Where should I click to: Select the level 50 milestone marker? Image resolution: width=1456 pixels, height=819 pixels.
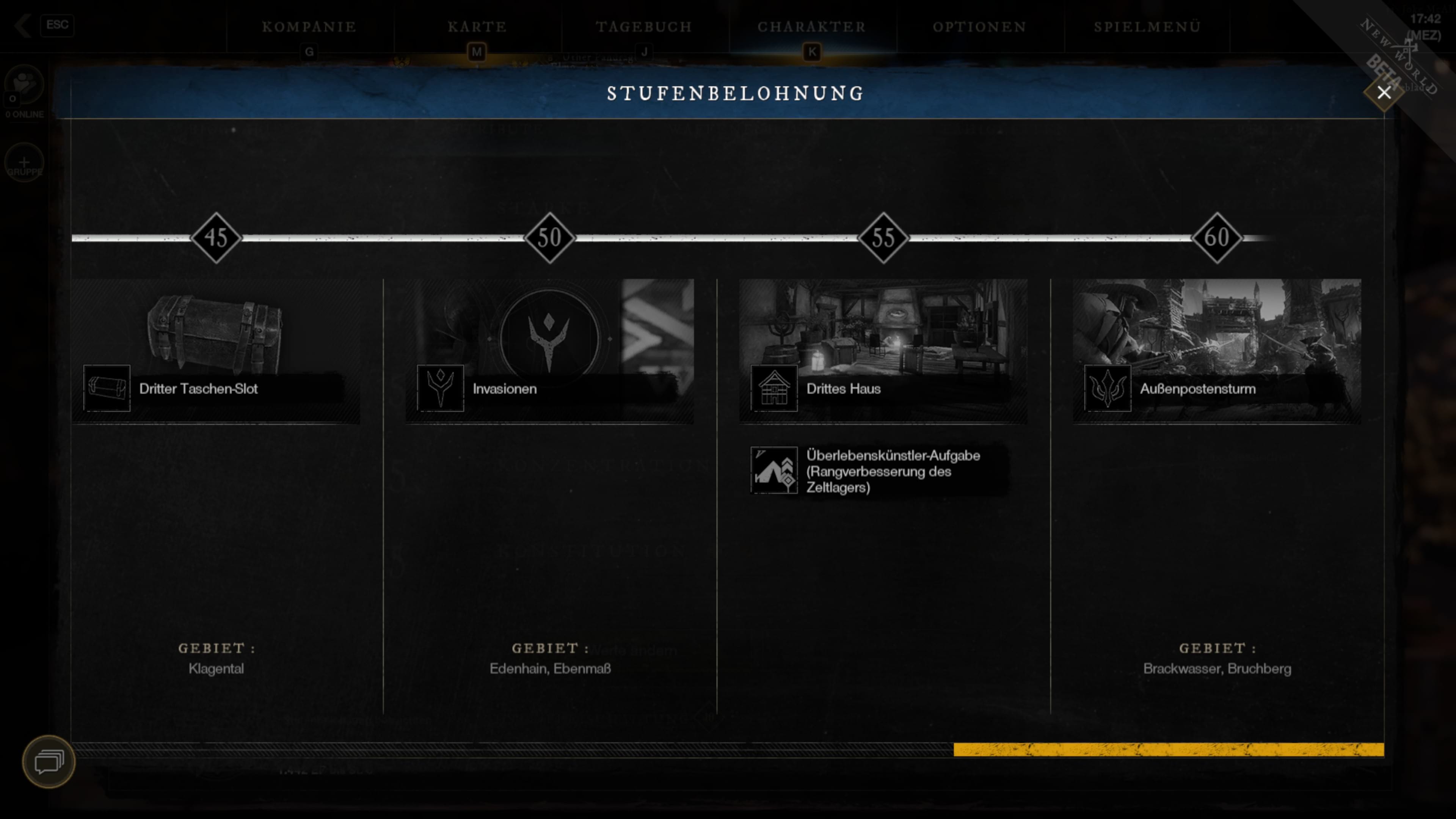[x=549, y=237]
